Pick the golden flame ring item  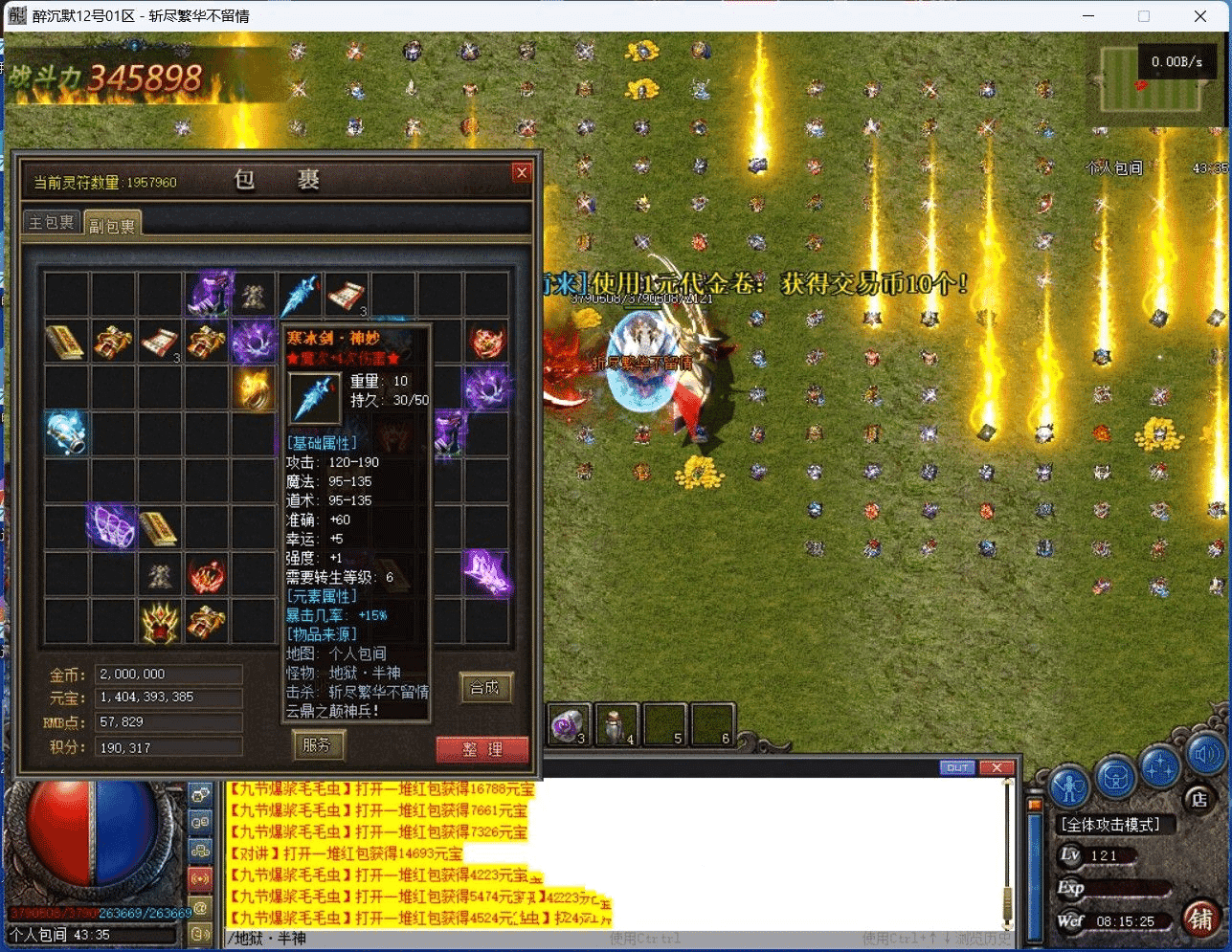254,388
